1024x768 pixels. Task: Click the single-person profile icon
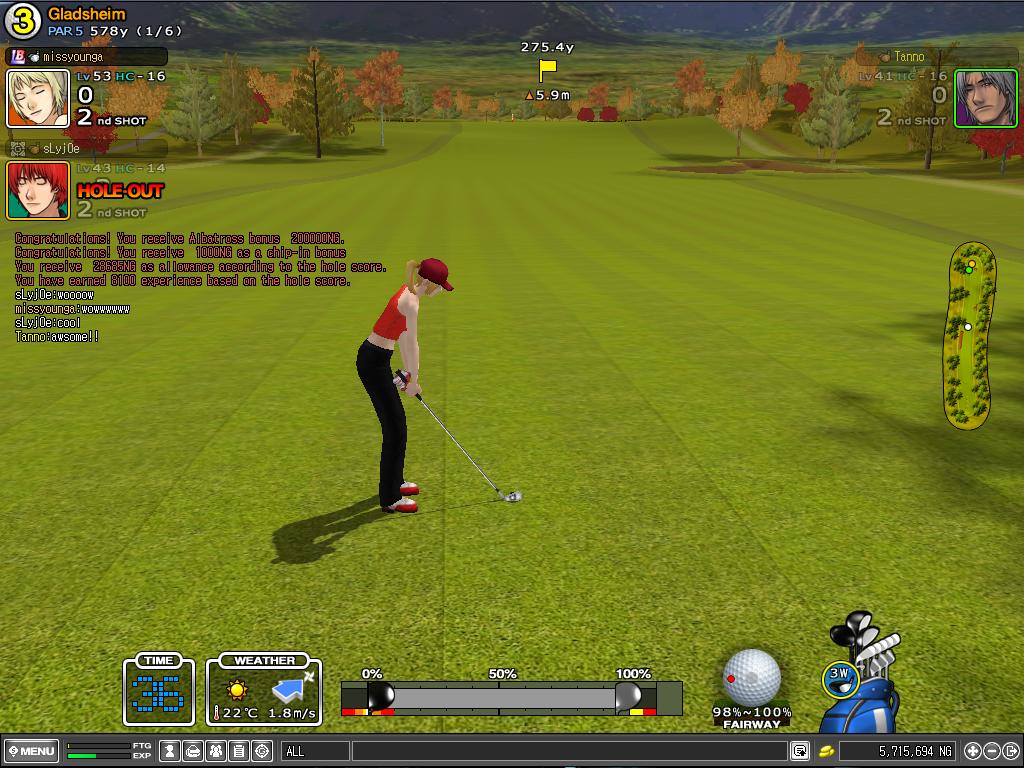(171, 751)
